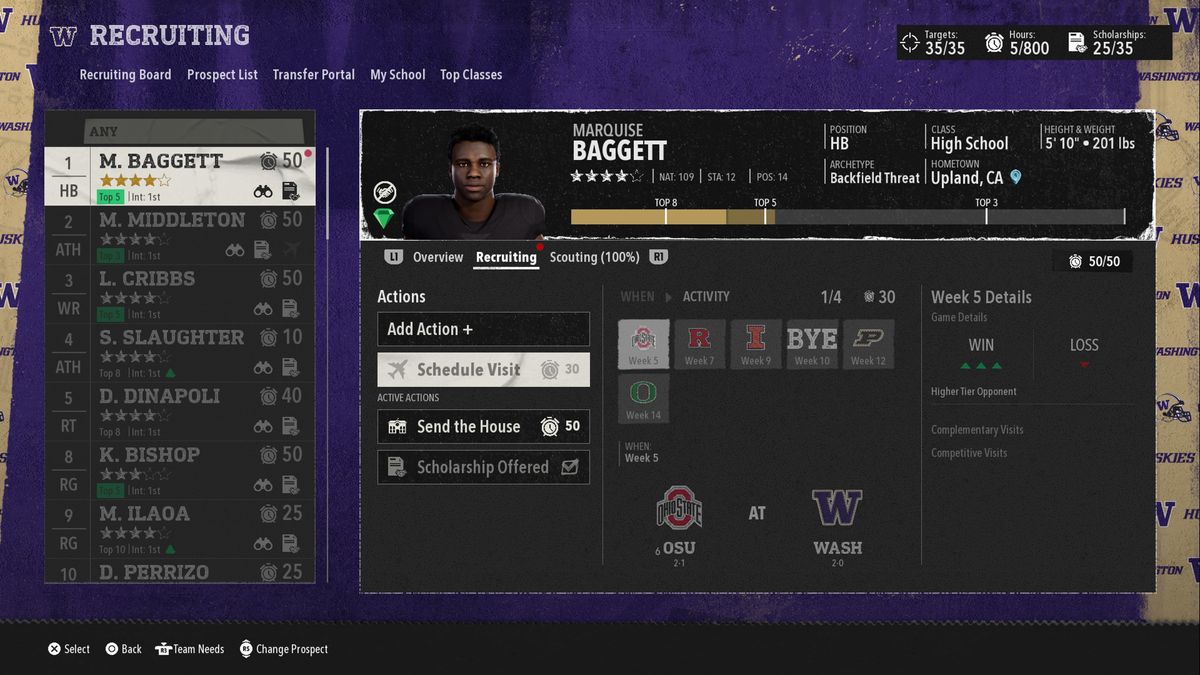Screen dimensions: 1200x675
Task: Choose M. Ilaoa from the list
Action: (x=180, y=529)
